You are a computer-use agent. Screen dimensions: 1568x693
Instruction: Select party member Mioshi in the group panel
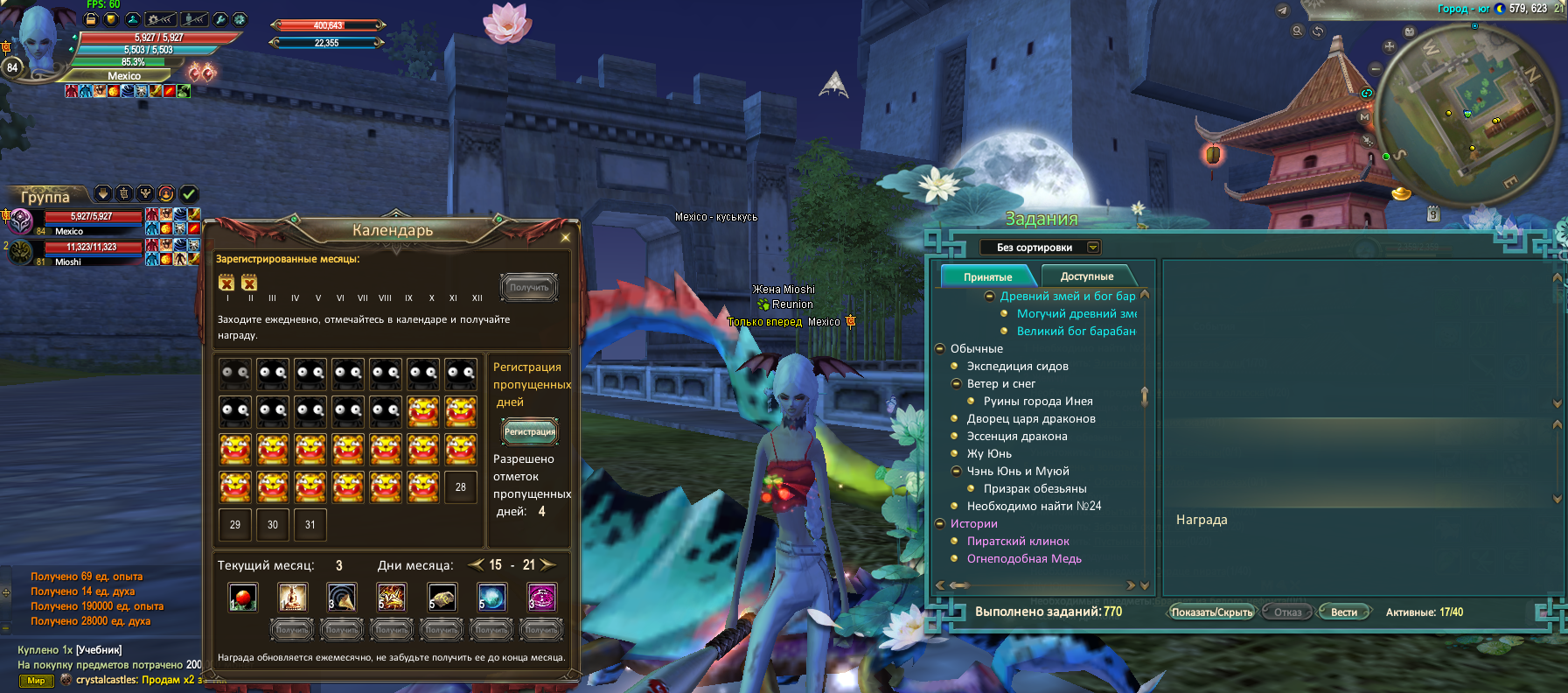coord(68,262)
